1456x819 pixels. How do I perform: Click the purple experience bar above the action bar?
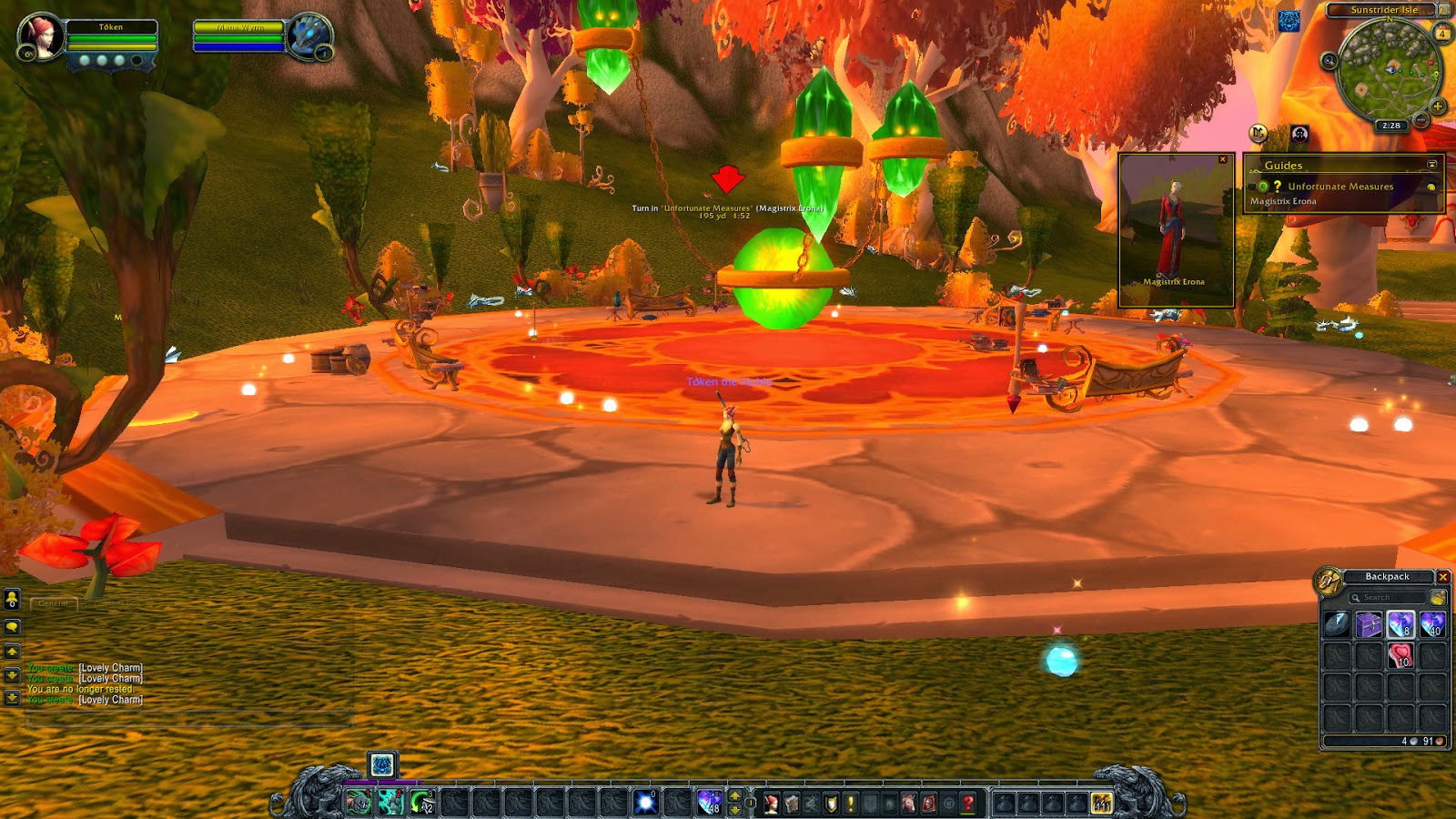pos(382,781)
